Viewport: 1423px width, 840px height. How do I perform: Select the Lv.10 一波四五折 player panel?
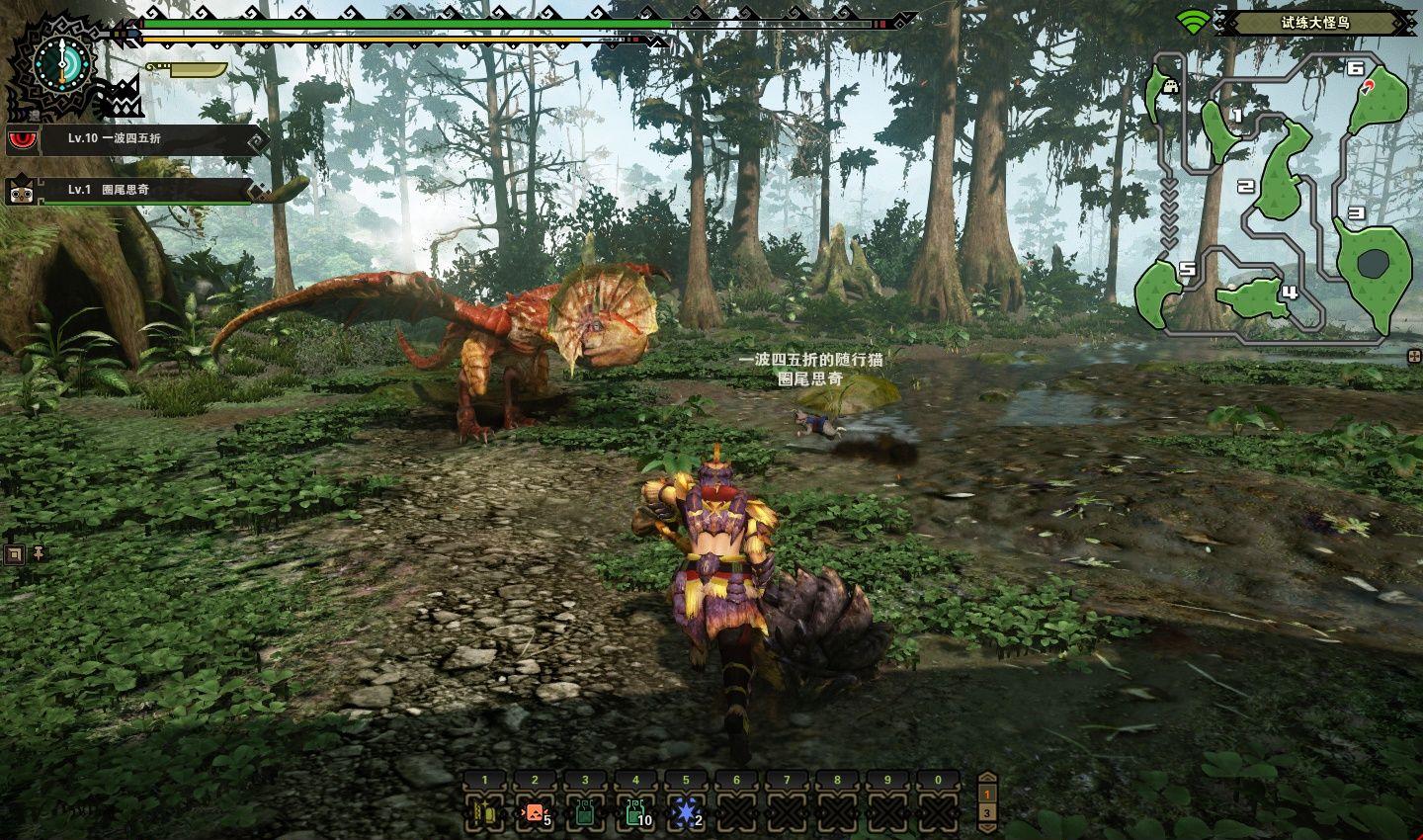(x=138, y=139)
